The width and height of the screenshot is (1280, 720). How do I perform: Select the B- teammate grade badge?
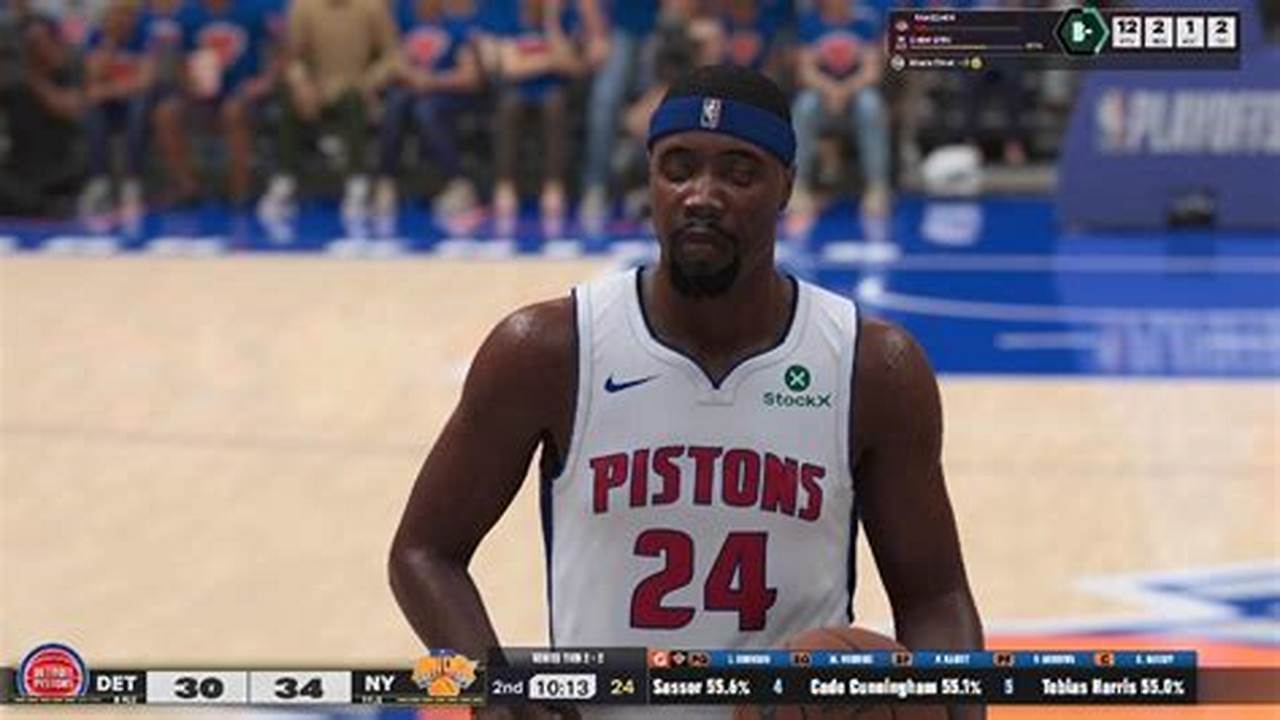1082,30
